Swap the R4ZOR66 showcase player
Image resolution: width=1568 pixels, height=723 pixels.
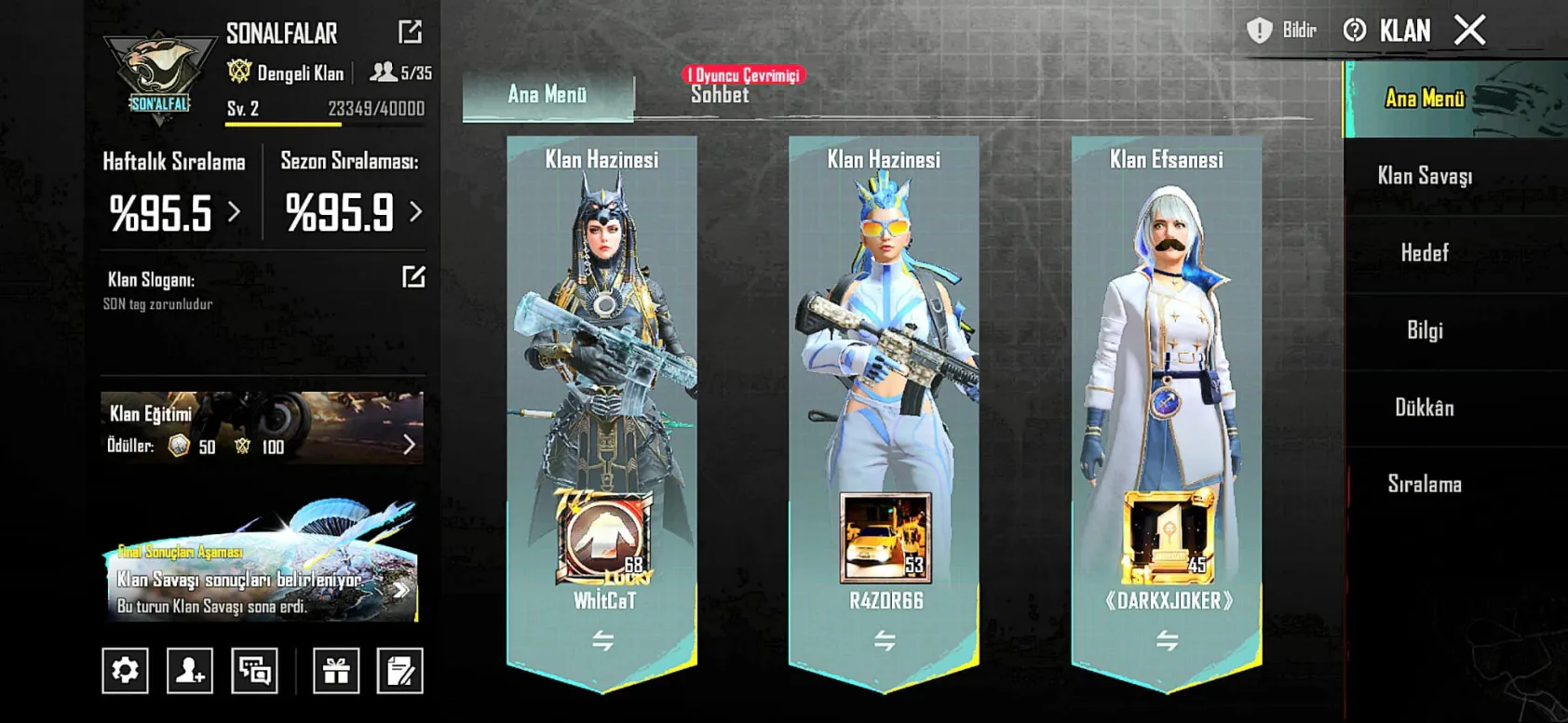[x=885, y=640]
